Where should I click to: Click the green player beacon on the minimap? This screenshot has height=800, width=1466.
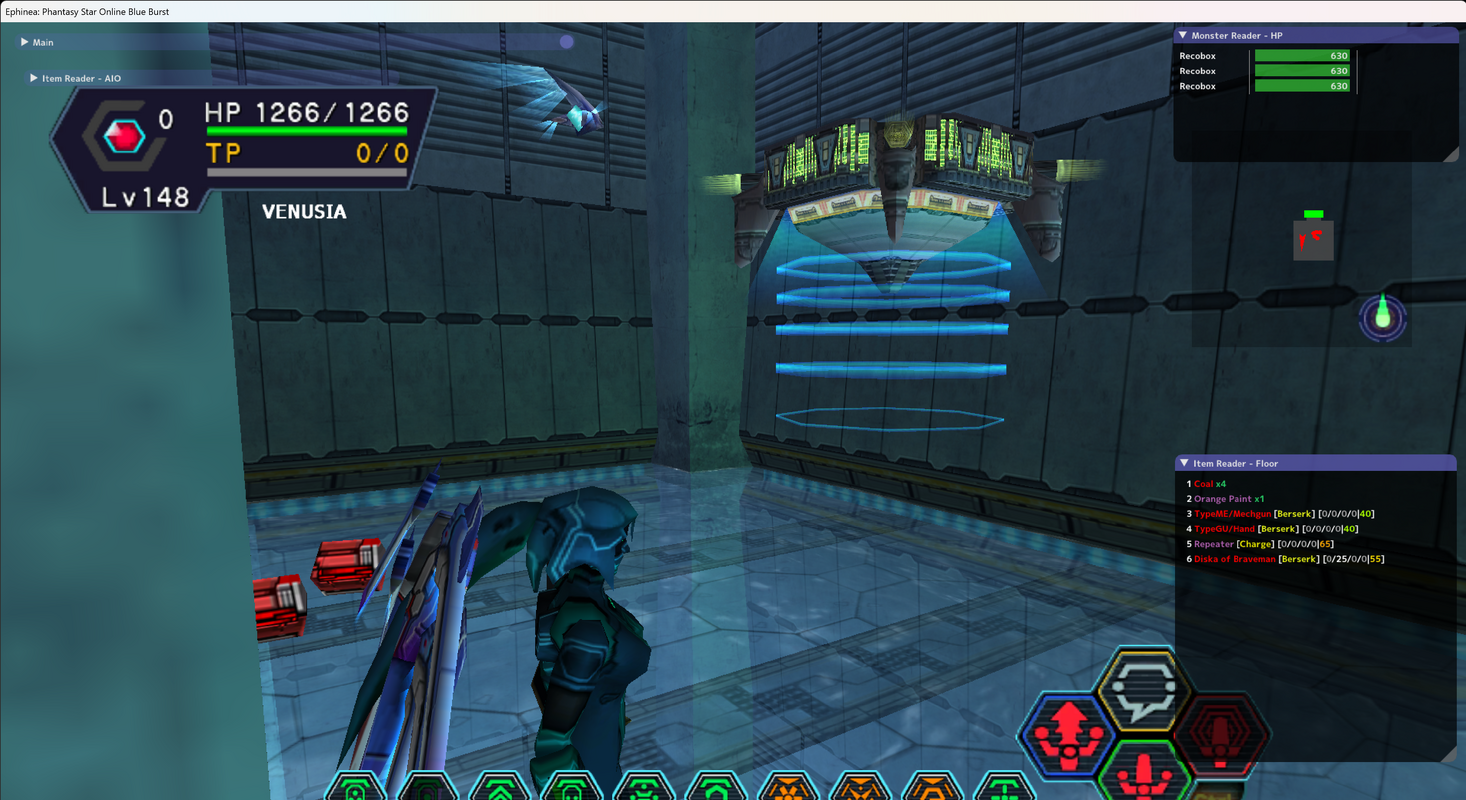click(x=1382, y=318)
